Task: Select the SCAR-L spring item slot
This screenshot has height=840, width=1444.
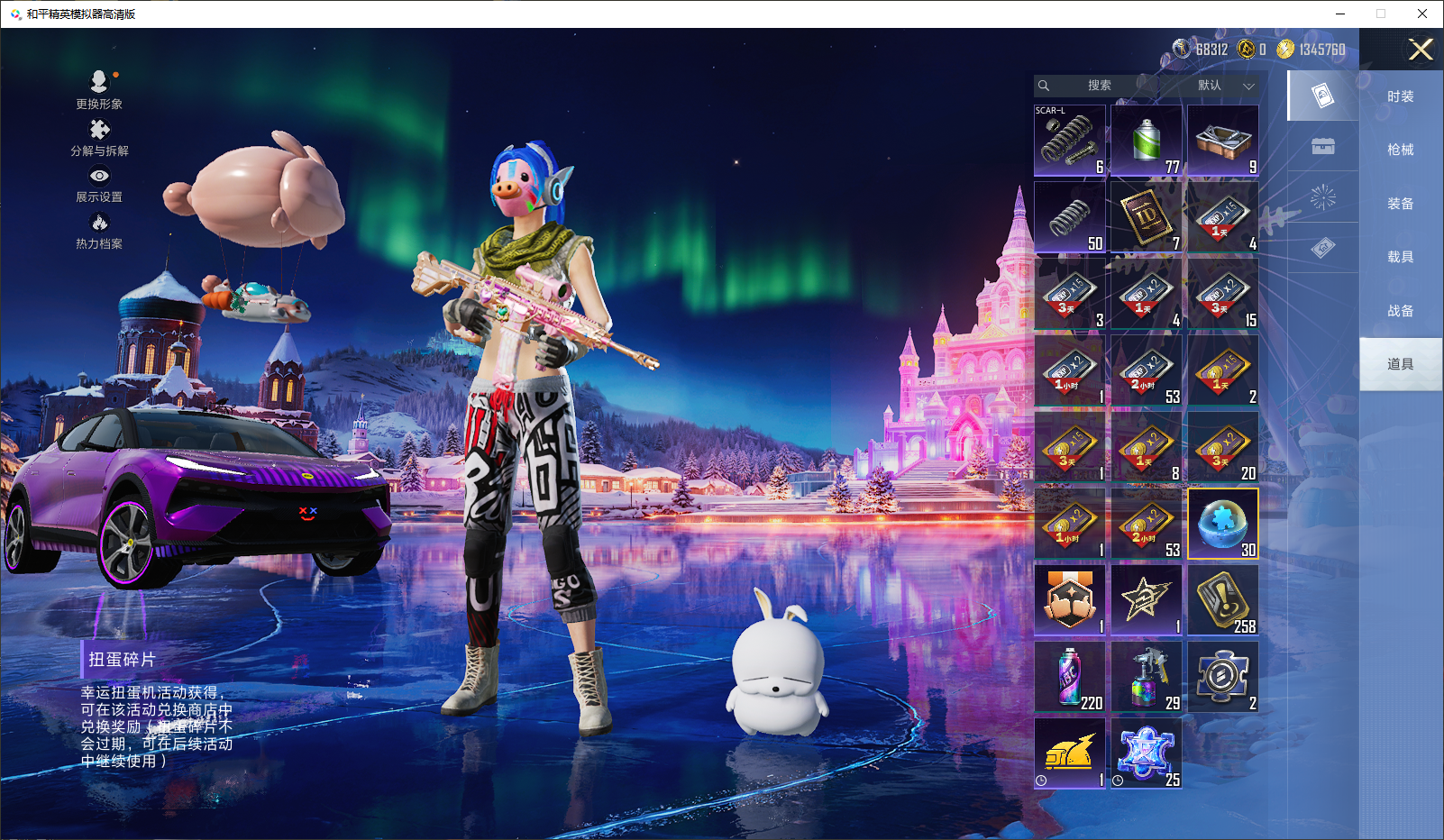Action: pos(1070,141)
